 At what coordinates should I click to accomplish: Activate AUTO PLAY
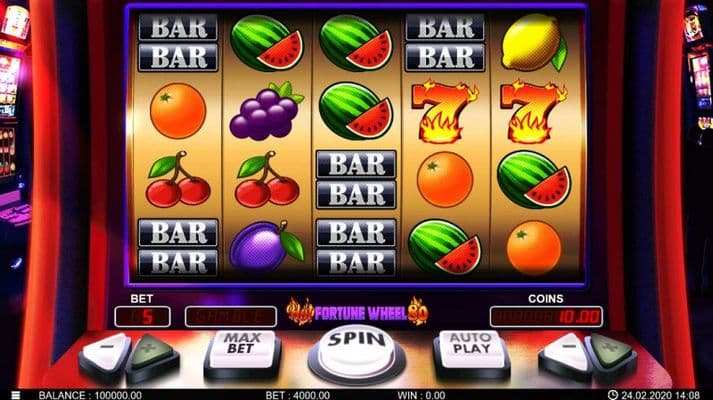471,346
